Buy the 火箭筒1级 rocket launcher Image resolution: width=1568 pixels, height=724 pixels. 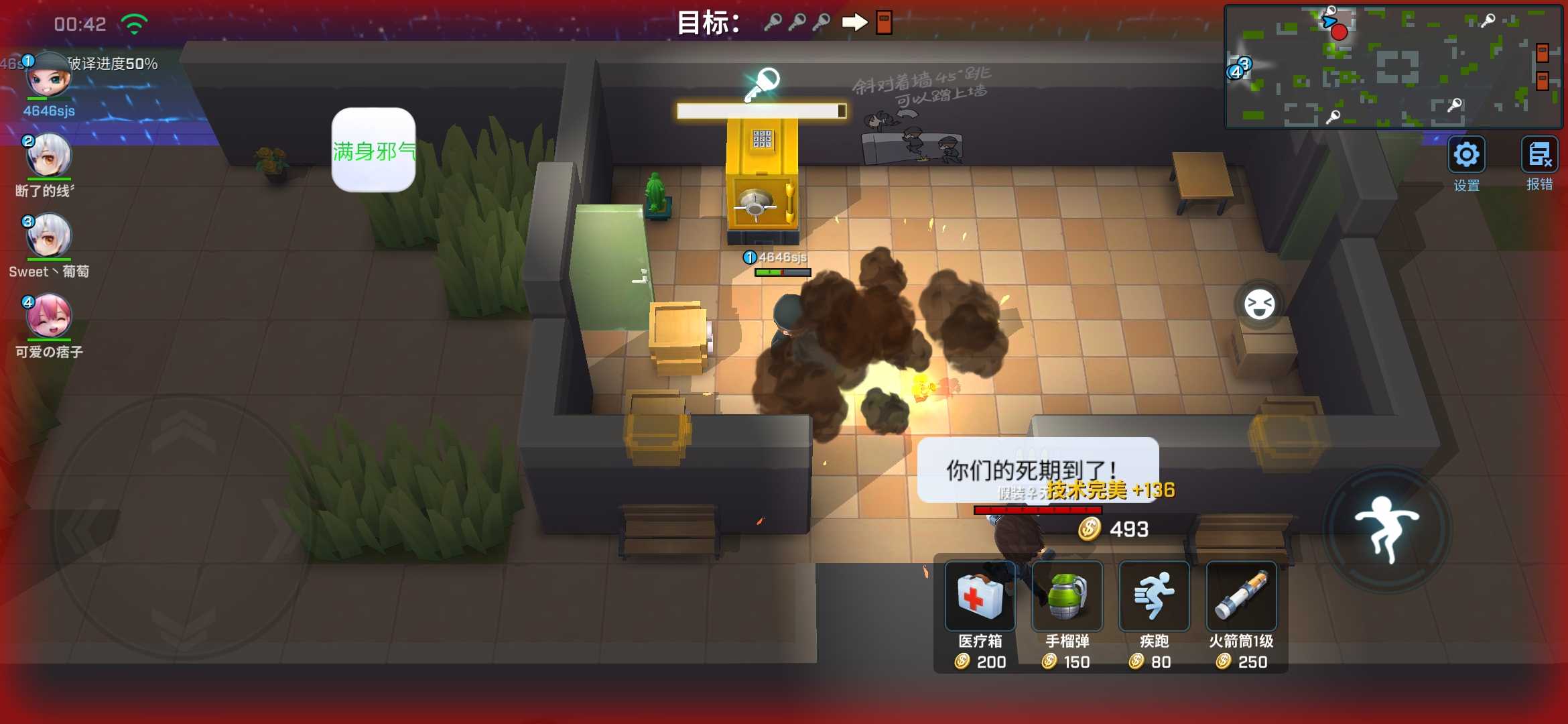point(1241,597)
